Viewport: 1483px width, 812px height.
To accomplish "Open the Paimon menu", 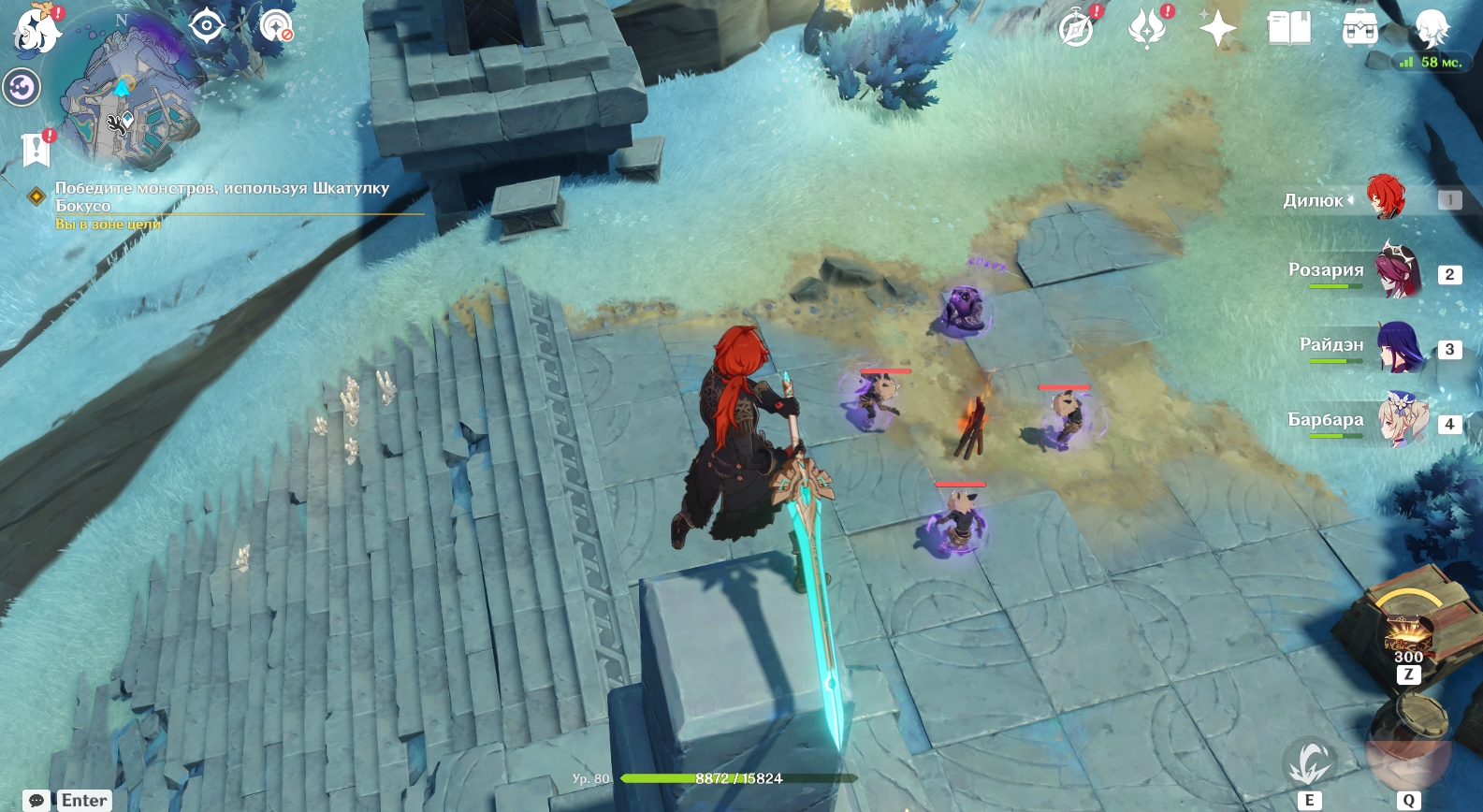I will (37, 30).
